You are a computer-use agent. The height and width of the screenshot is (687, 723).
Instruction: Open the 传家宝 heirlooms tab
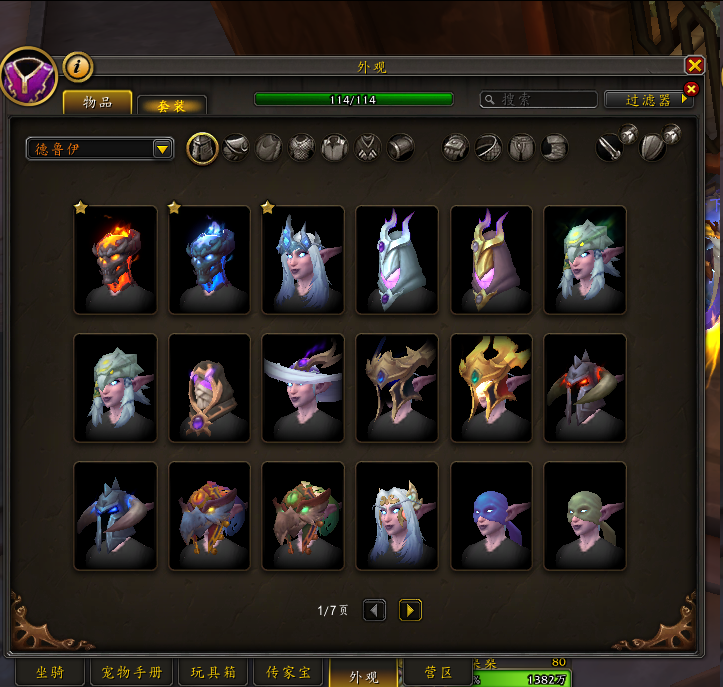pos(290,673)
